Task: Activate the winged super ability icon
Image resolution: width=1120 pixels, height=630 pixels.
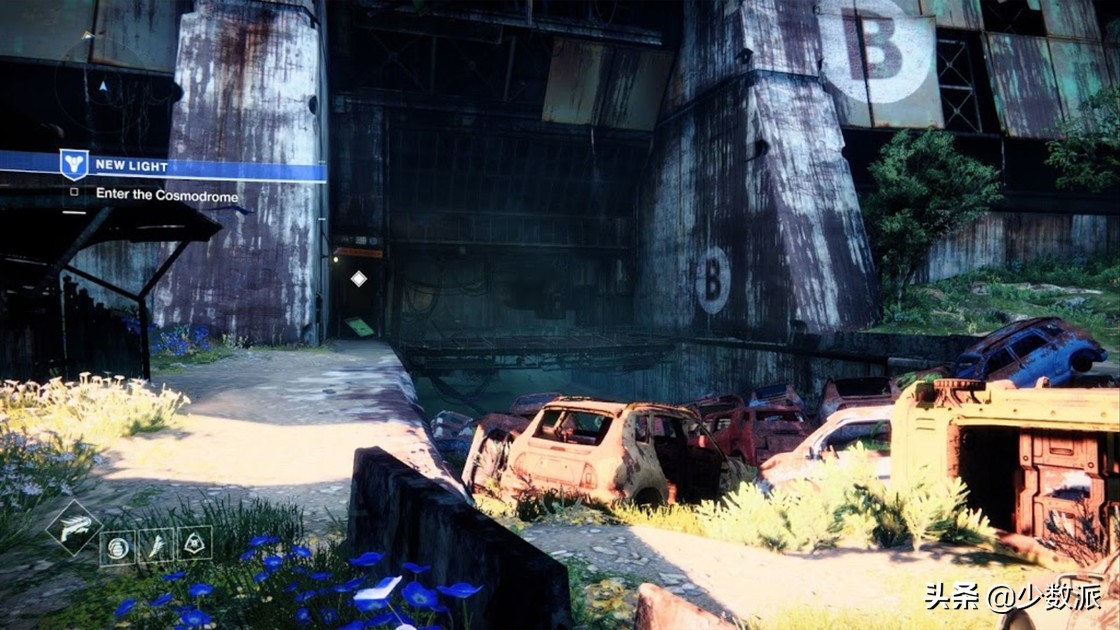Action: coord(73,528)
